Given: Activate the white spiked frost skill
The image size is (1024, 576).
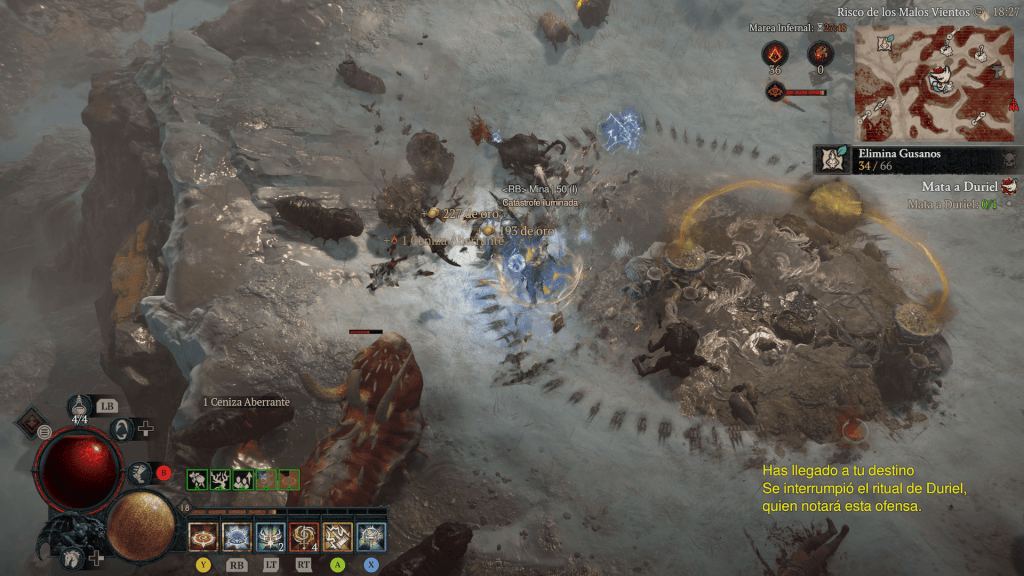Looking at the screenshot, I should tap(236, 537).
